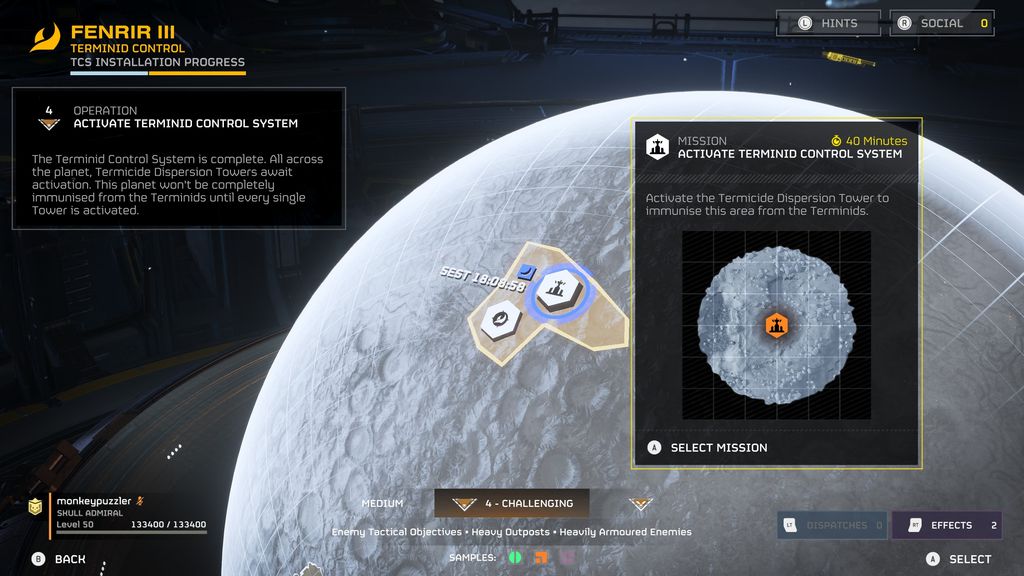Image resolution: width=1024 pixels, height=576 pixels.
Task: Select the 4 - Challenging difficulty
Action: (512, 503)
